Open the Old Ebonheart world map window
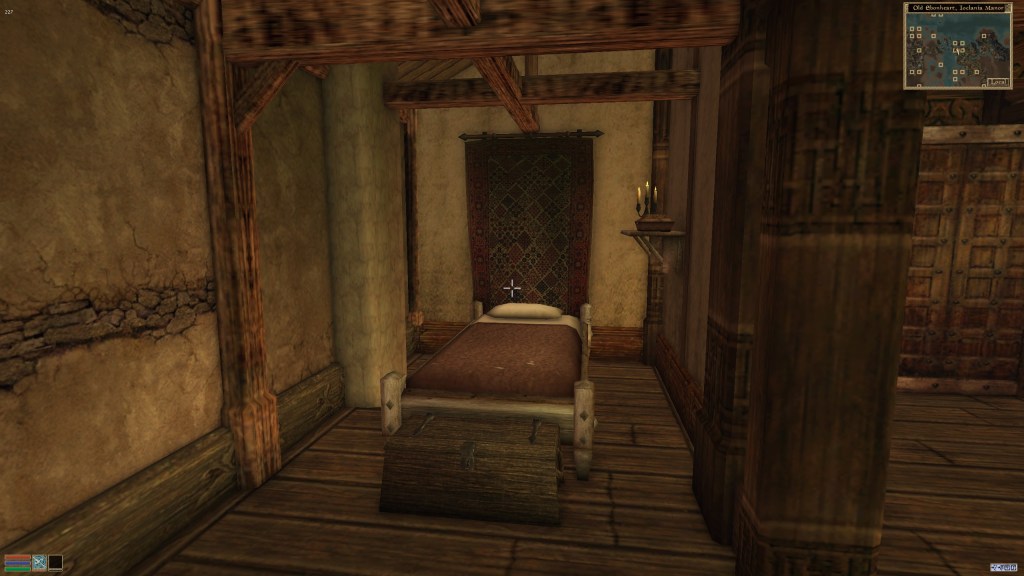This screenshot has height=576, width=1024. pos(958,46)
